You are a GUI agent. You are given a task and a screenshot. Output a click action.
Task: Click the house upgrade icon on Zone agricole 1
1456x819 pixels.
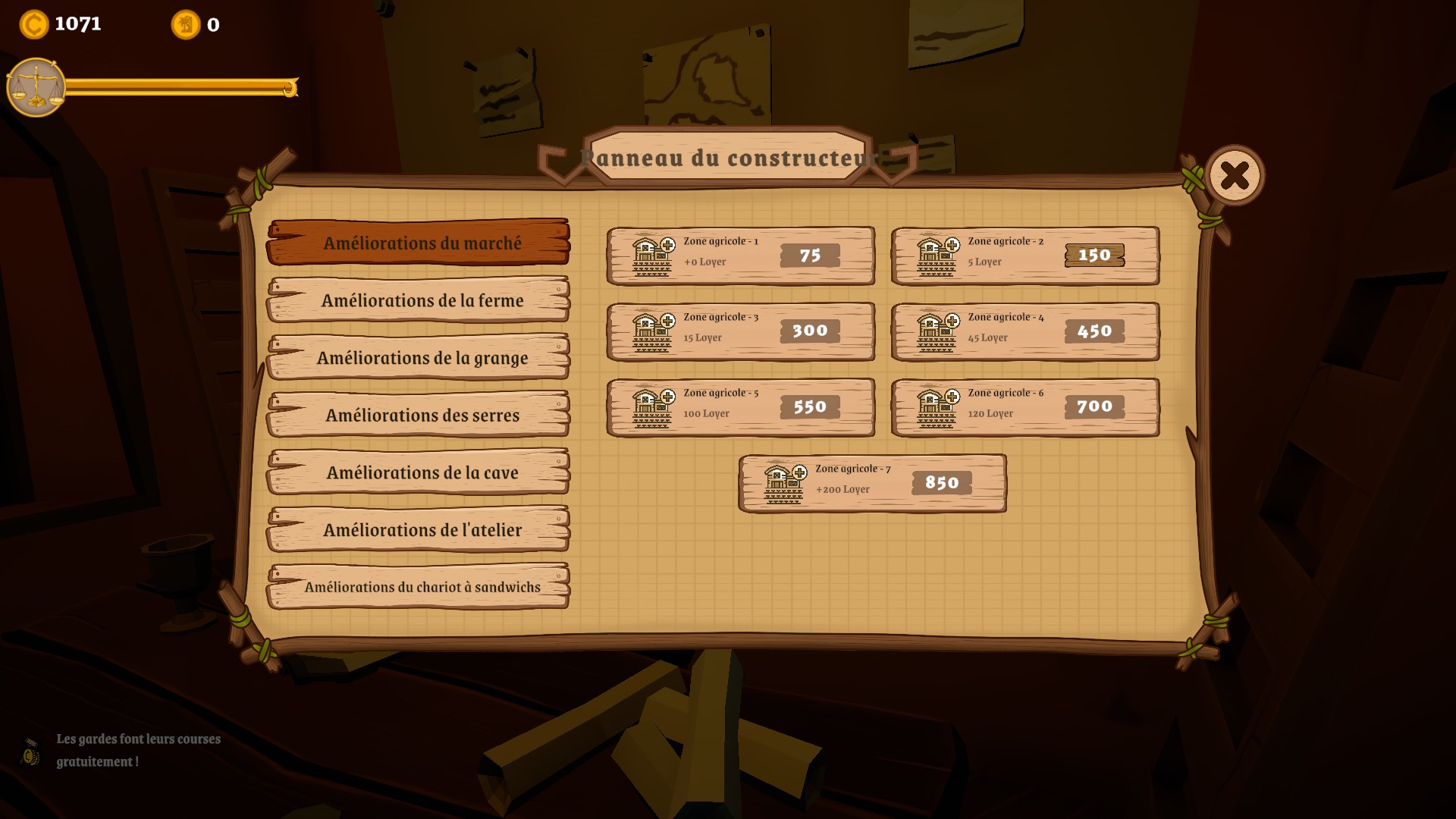pyautogui.click(x=650, y=255)
